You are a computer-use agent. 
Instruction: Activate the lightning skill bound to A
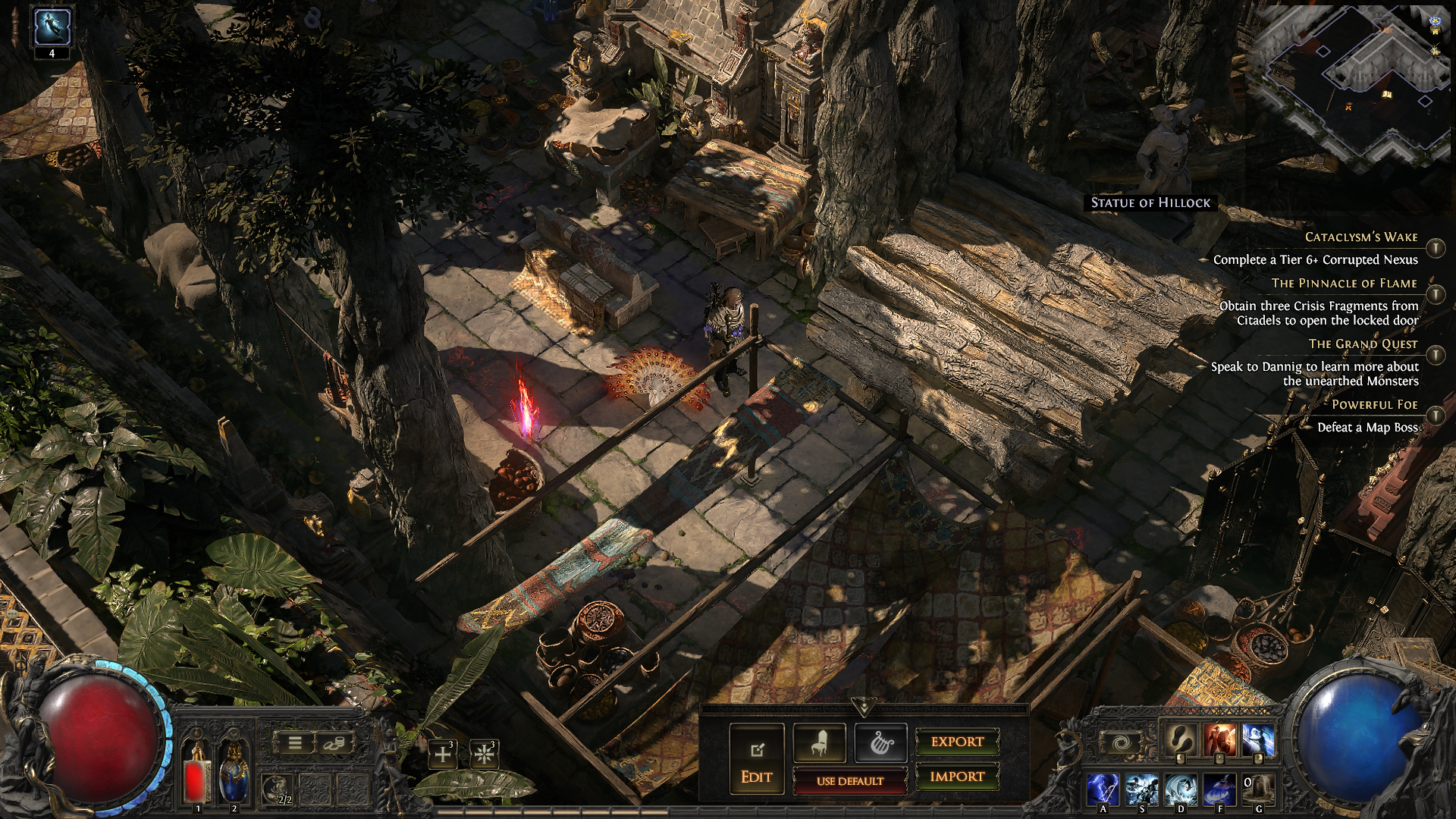tap(1103, 789)
